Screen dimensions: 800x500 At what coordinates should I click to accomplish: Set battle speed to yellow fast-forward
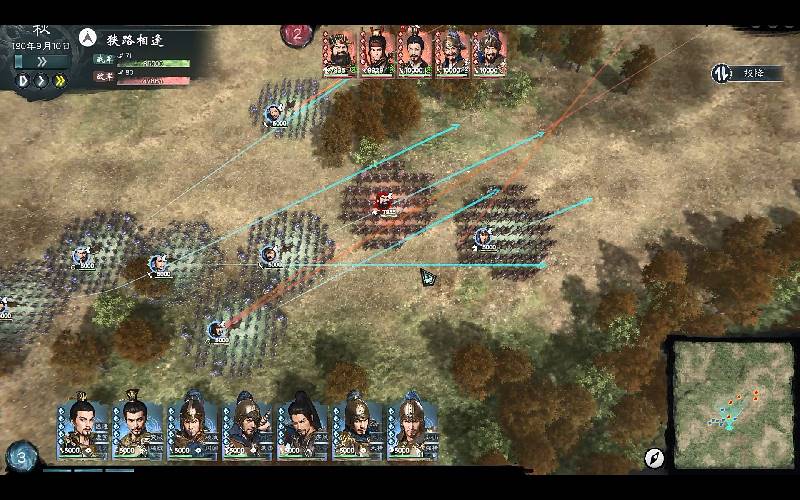[61, 80]
